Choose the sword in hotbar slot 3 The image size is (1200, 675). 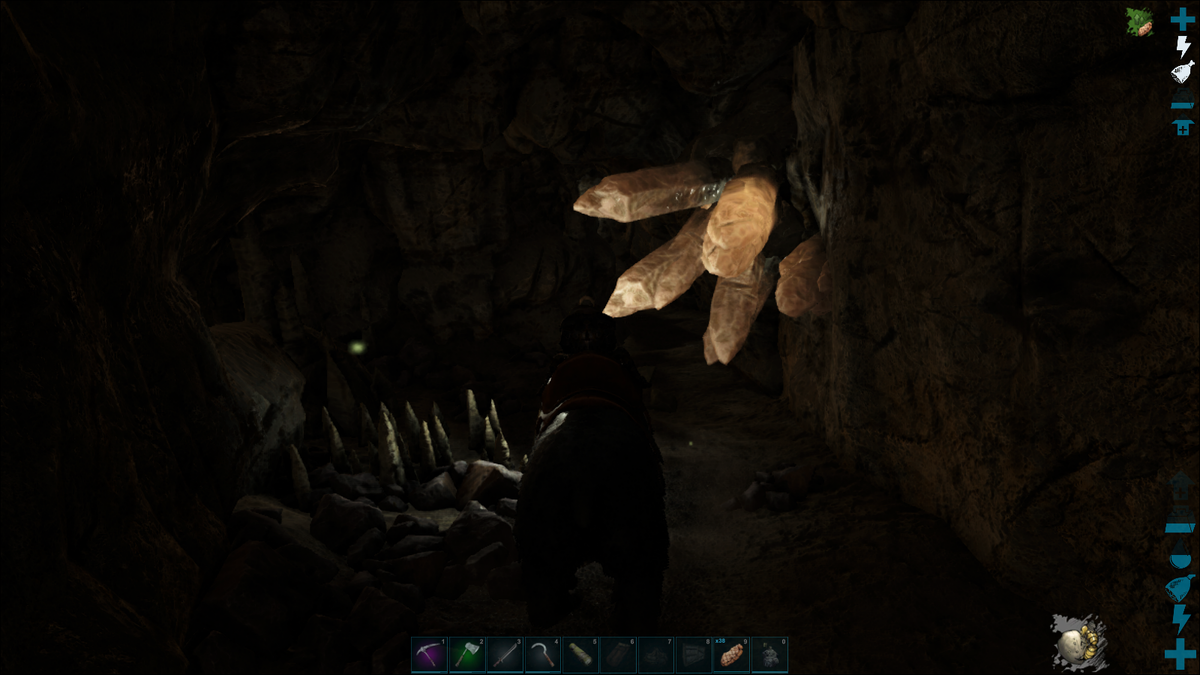point(505,655)
